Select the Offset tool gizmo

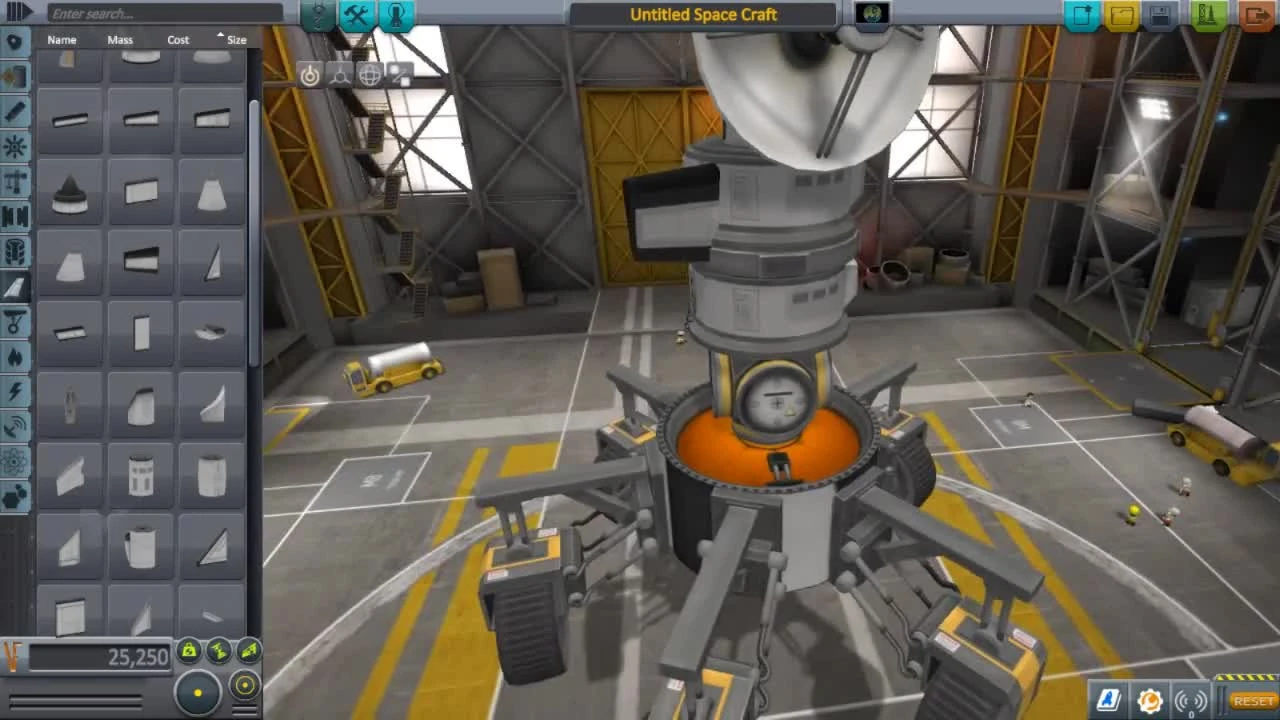pos(340,74)
